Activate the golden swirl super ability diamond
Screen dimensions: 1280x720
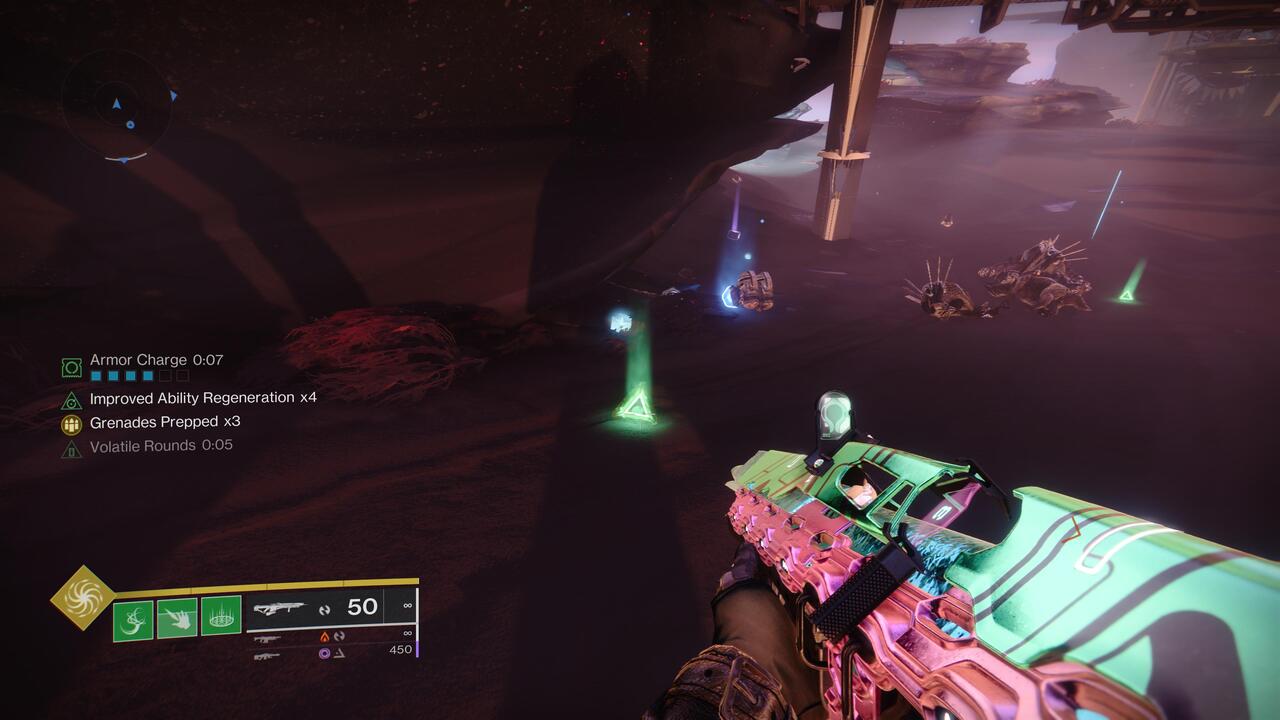tap(82, 598)
